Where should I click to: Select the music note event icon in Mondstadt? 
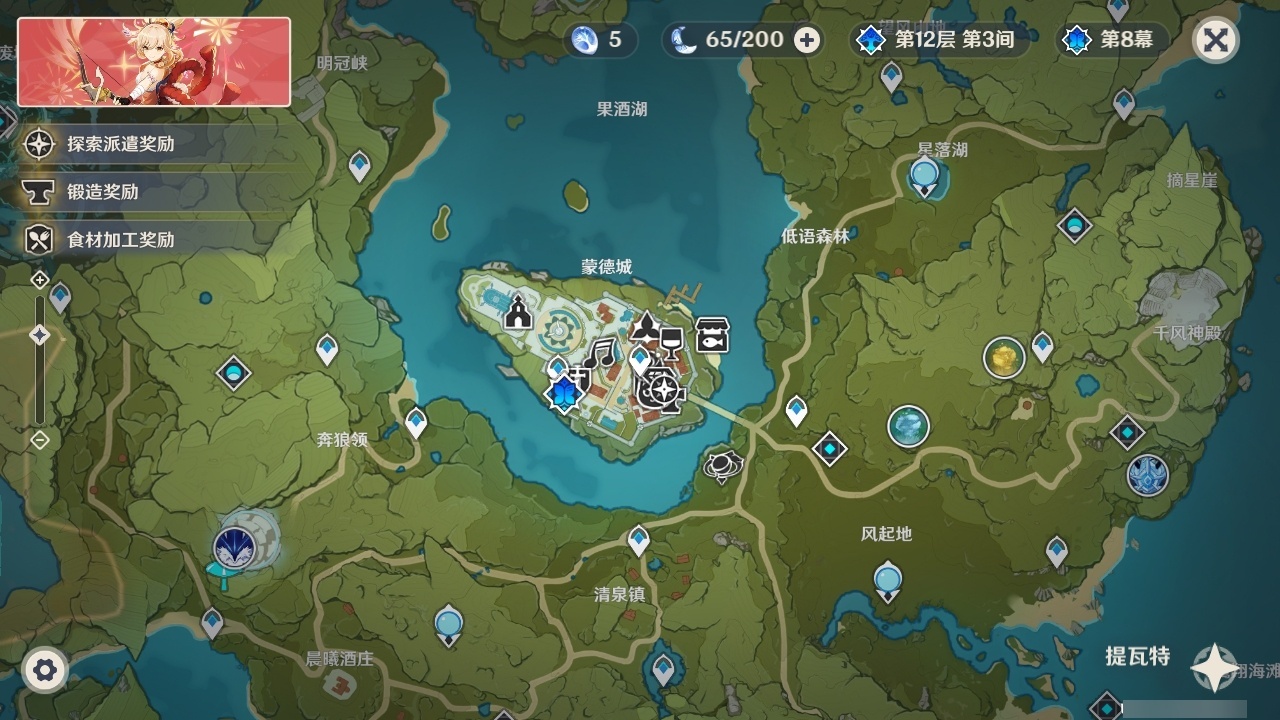point(600,352)
